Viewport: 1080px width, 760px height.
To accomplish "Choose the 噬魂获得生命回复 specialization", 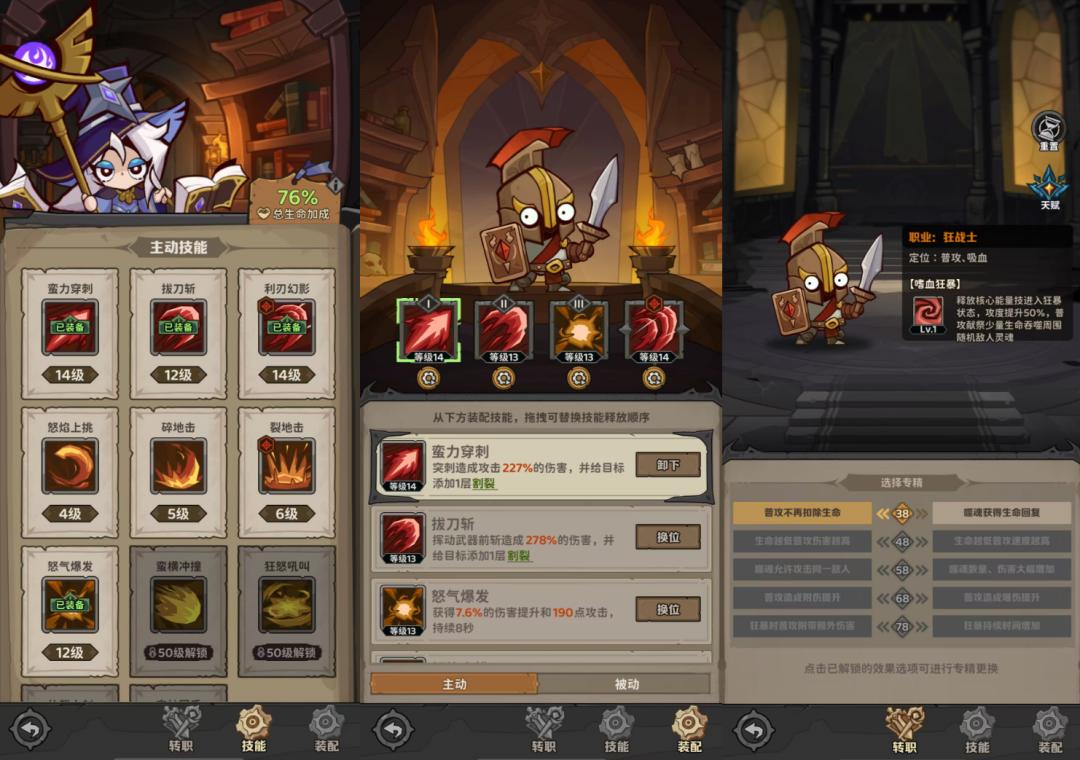I will point(1002,513).
